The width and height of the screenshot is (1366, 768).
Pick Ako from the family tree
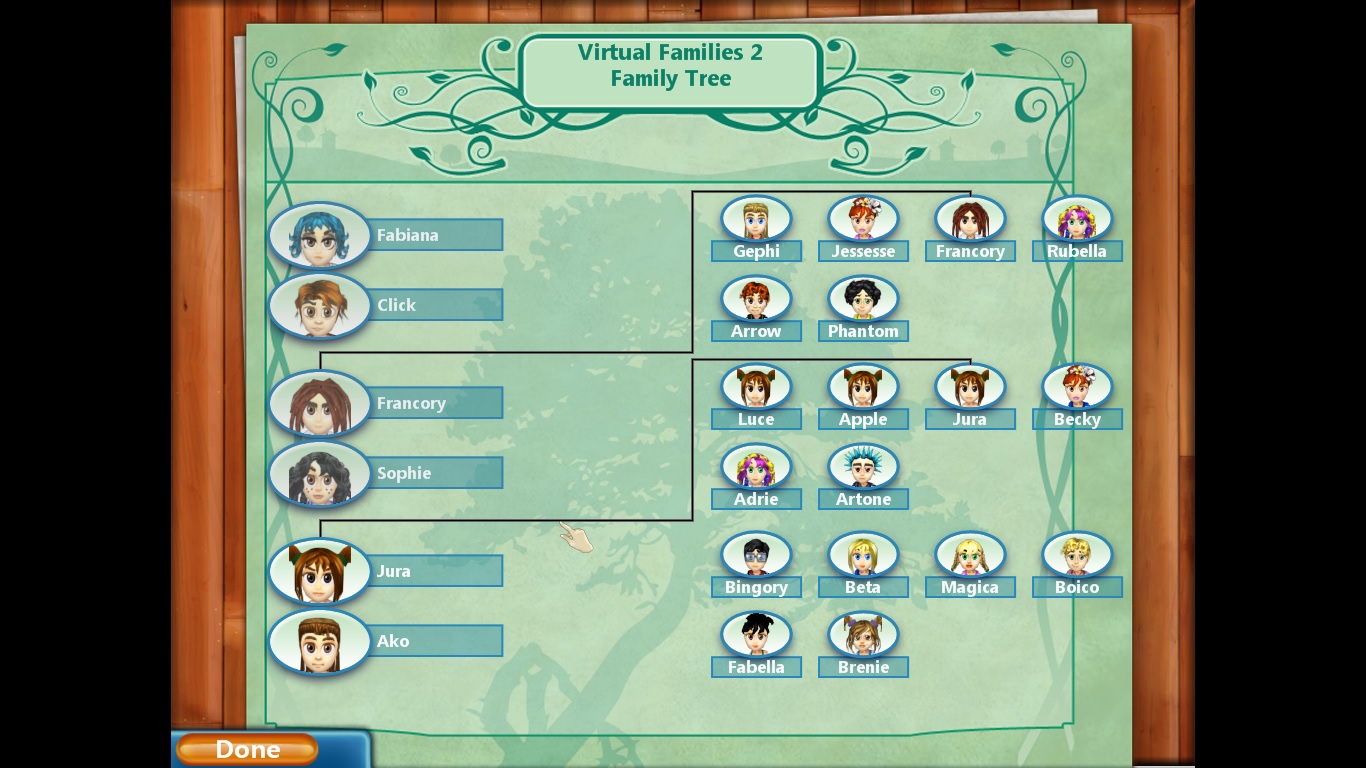point(319,642)
